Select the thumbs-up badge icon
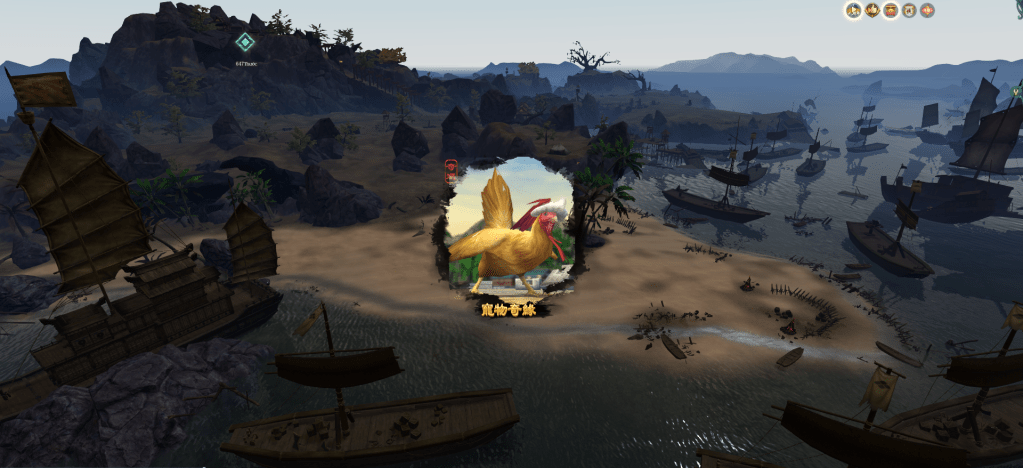 tap(872, 10)
